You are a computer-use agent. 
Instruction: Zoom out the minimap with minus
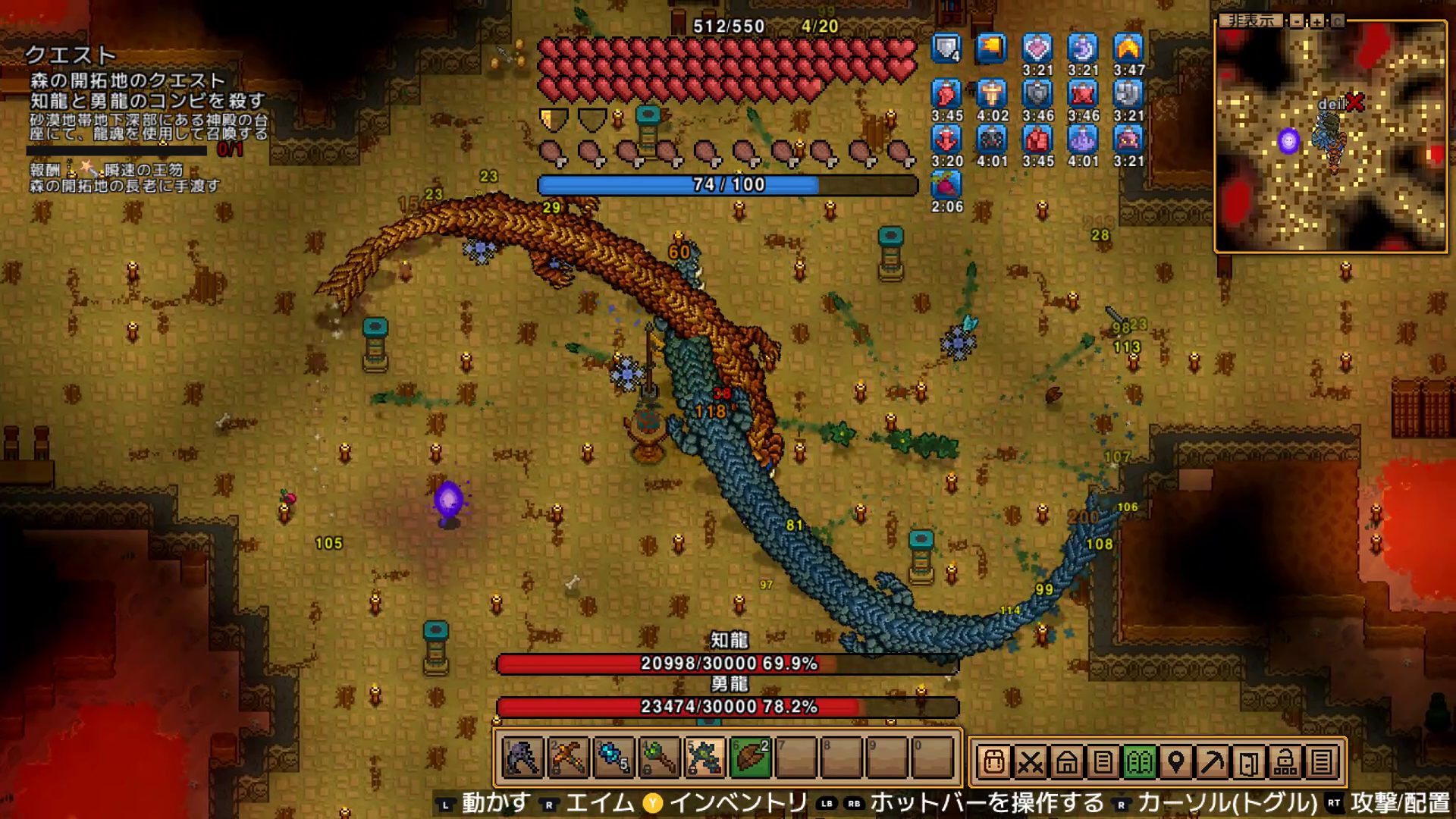[x=1298, y=21]
